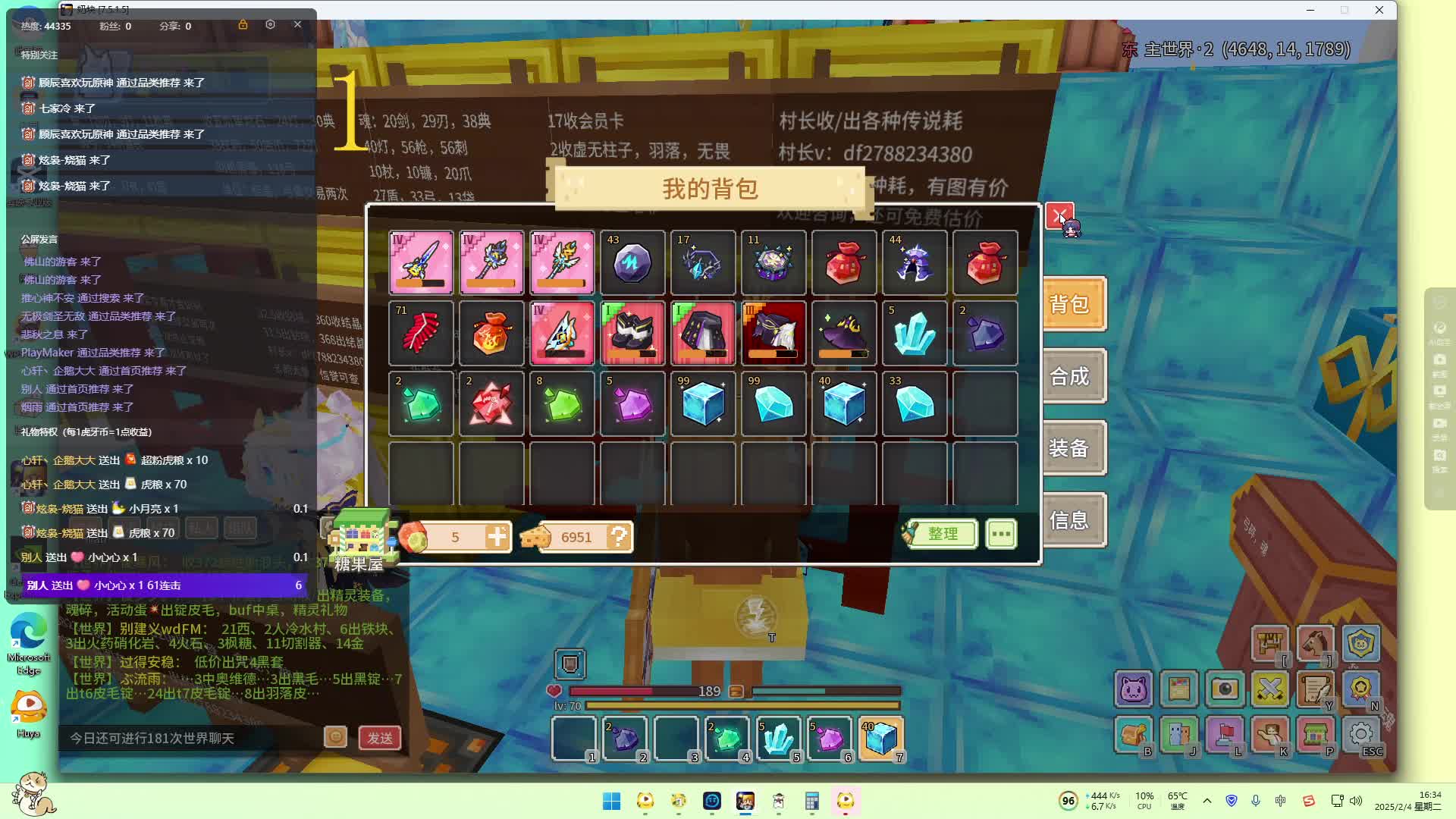Select the purple rune stone stack of 43
This screenshot has height=819, width=1456.
632,263
